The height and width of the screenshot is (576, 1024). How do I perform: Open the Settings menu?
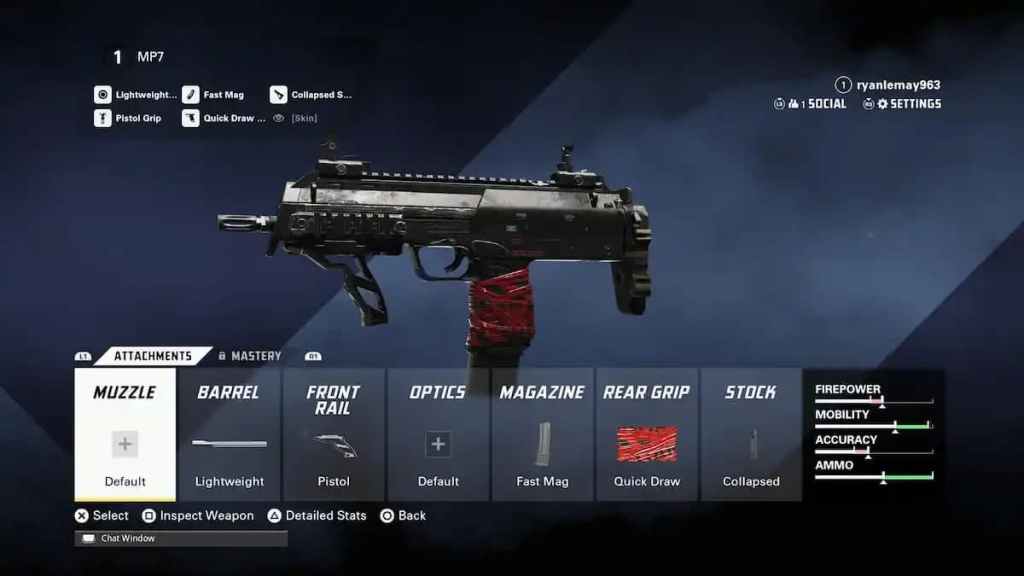coord(908,104)
